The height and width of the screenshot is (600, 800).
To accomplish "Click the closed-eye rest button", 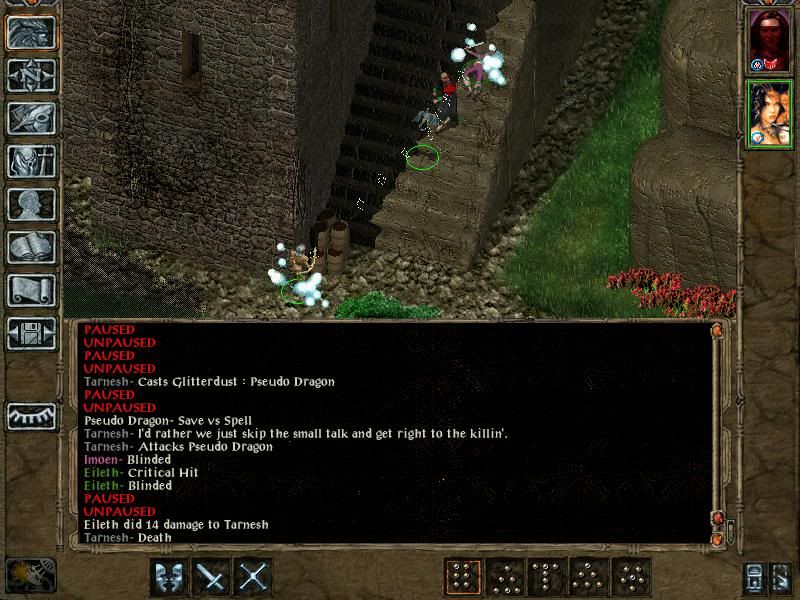I will pyautogui.click(x=31, y=415).
